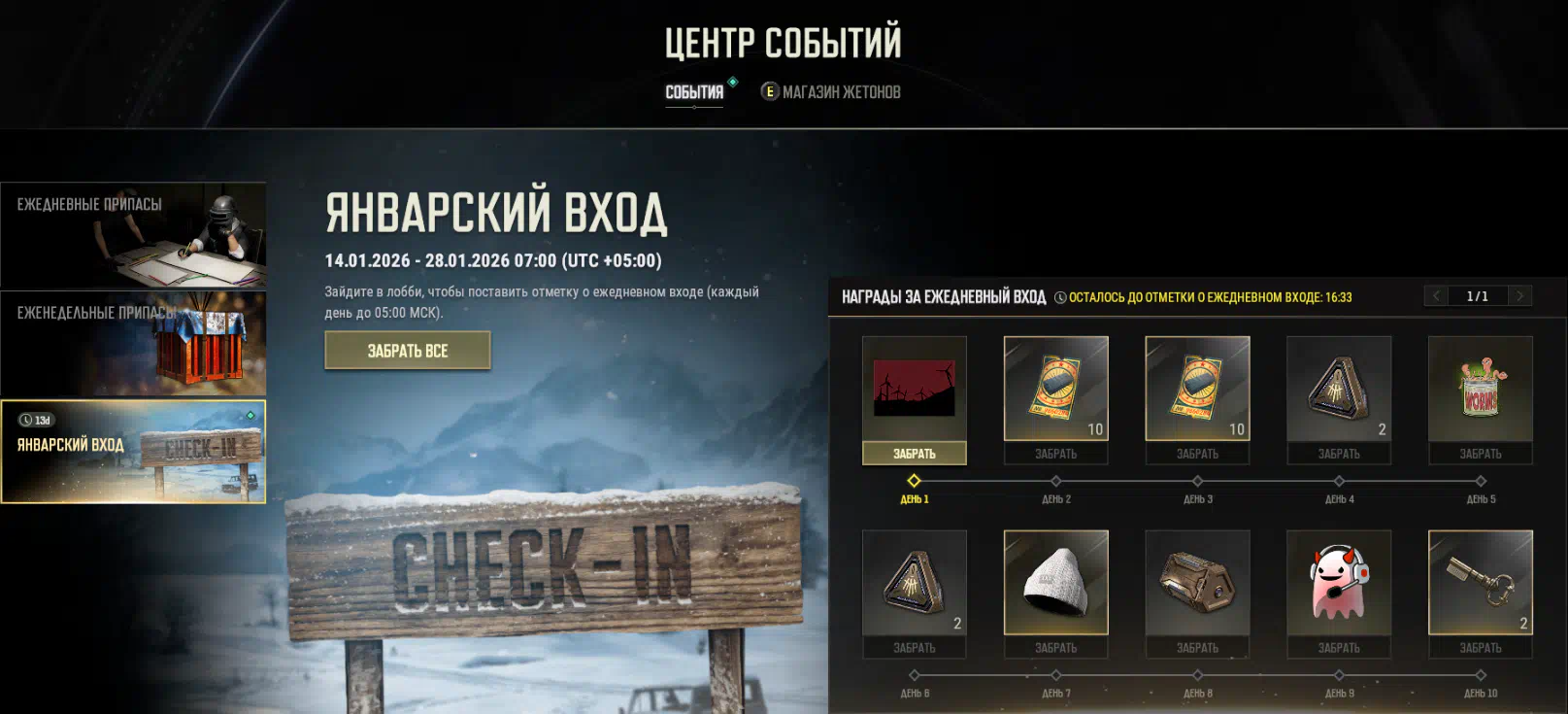
Task: Select the Day 1 red landscape reward
Action: 915,389
